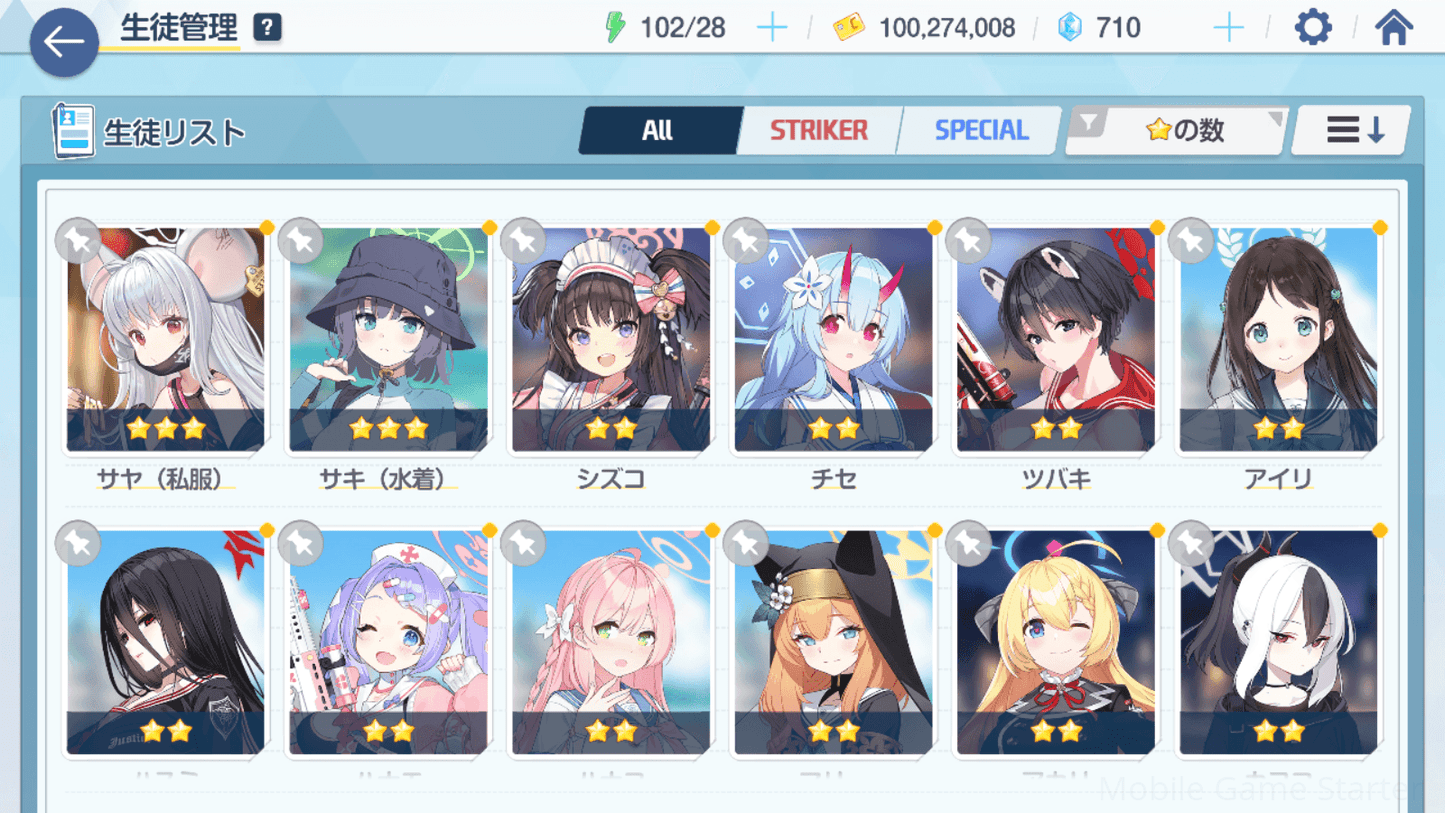Select the サキ（水着） student card
This screenshot has width=1445, height=813.
[x=388, y=340]
